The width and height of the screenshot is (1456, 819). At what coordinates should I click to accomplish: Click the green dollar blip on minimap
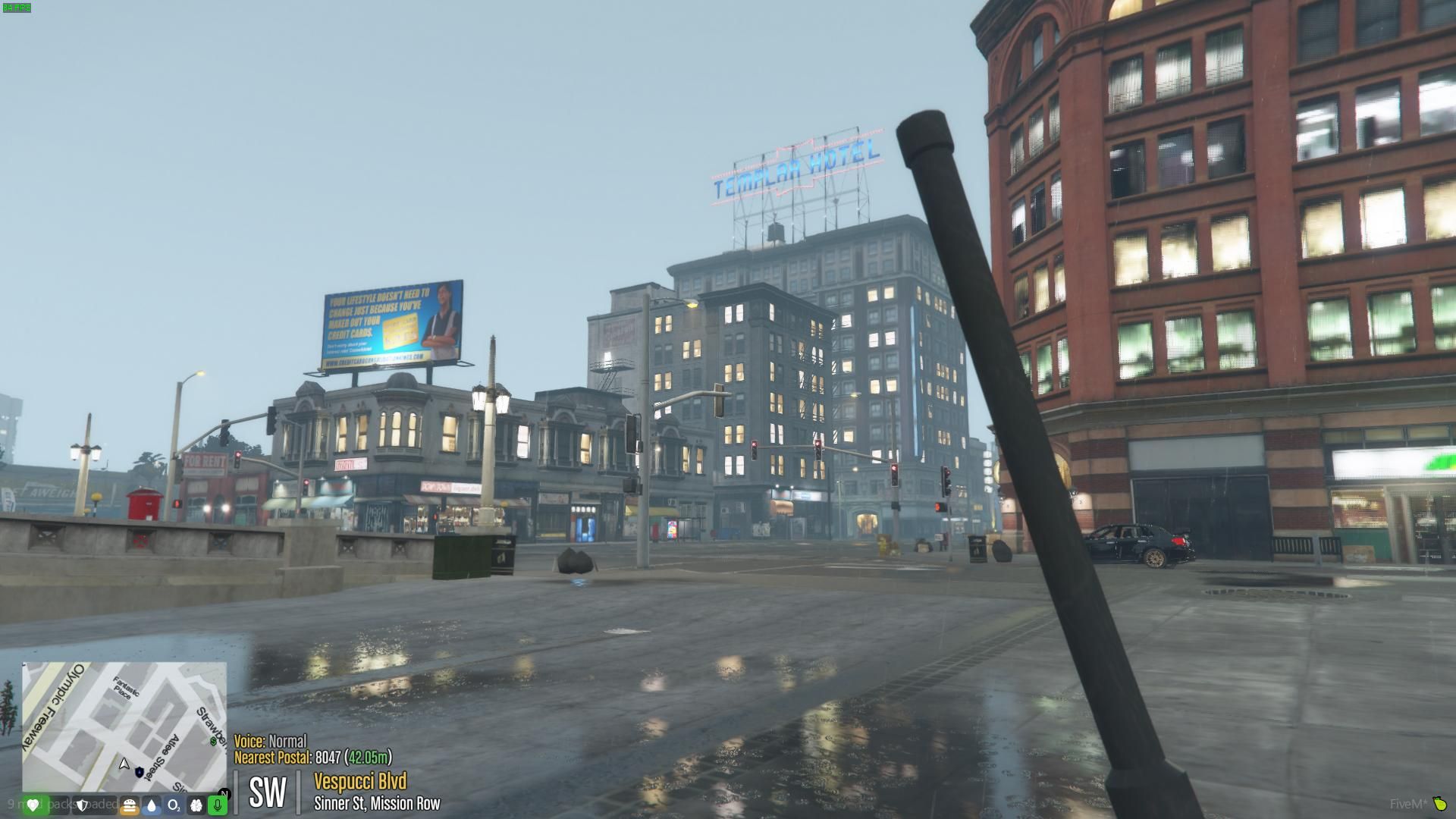pos(213,742)
